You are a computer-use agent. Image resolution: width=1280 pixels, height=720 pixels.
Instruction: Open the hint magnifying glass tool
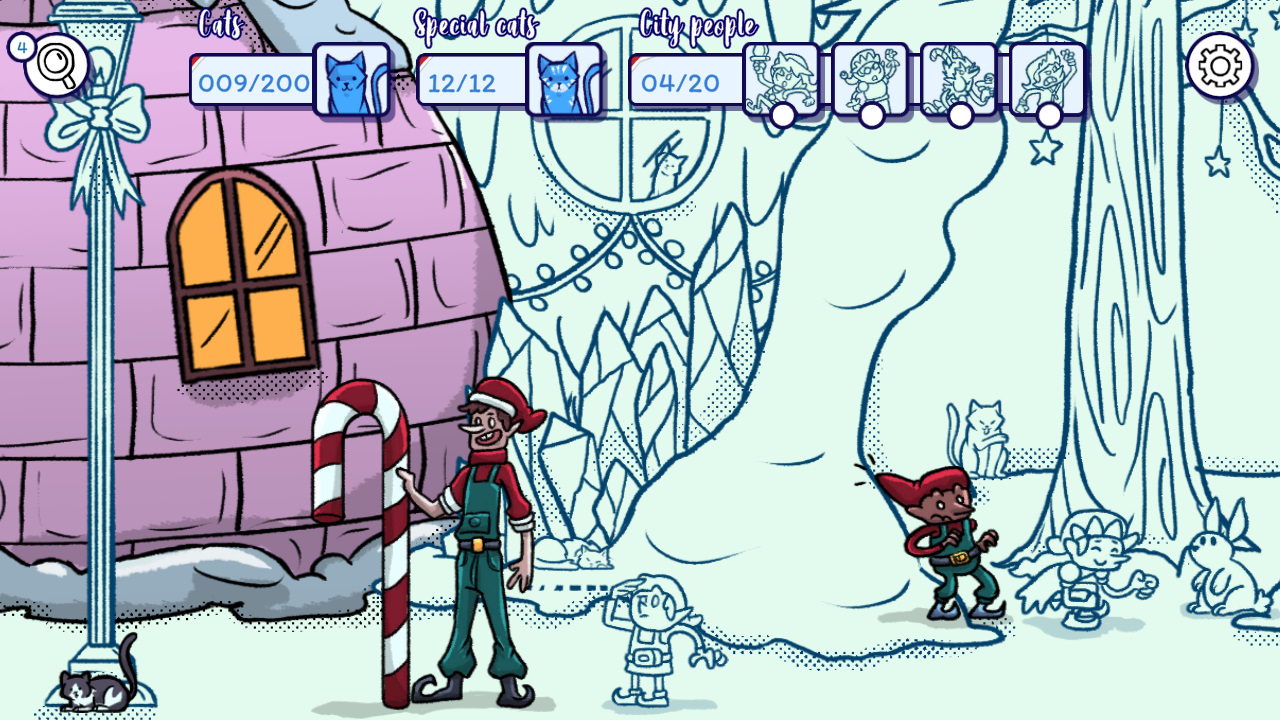coord(55,63)
